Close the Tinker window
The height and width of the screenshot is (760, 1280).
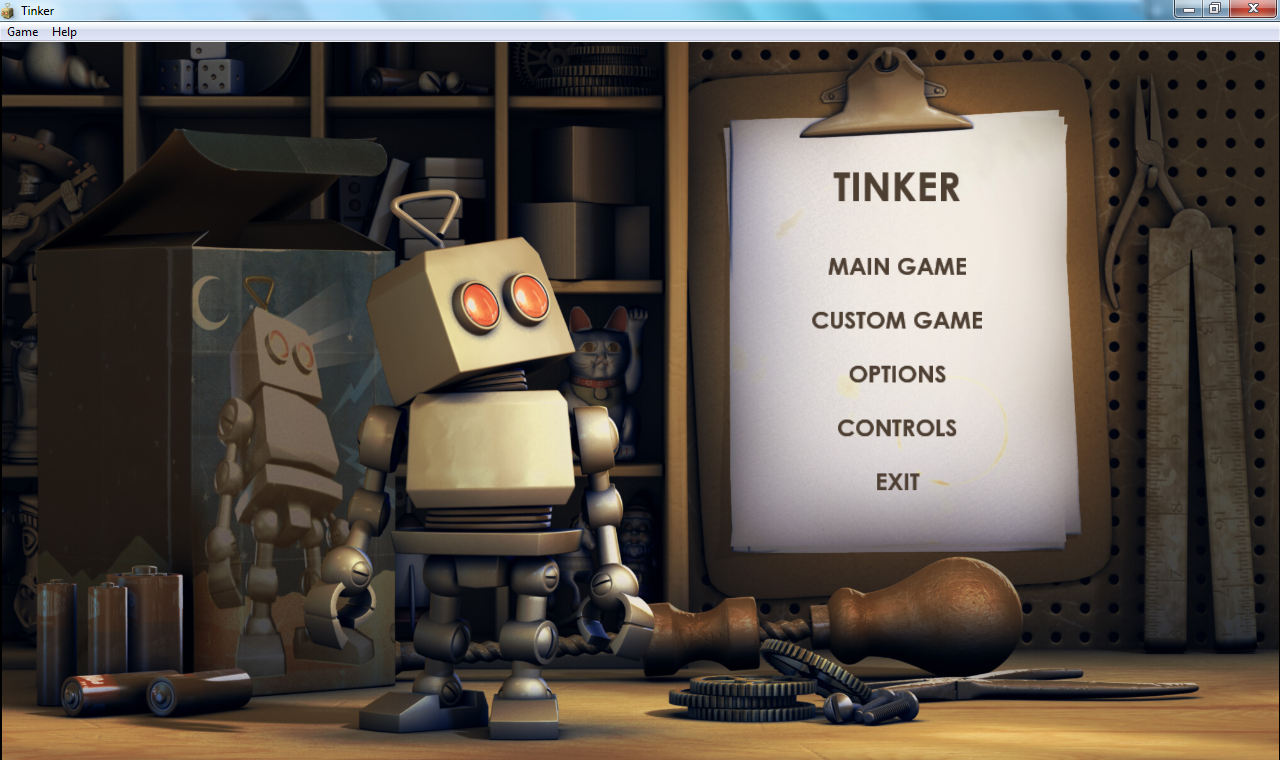(1252, 9)
